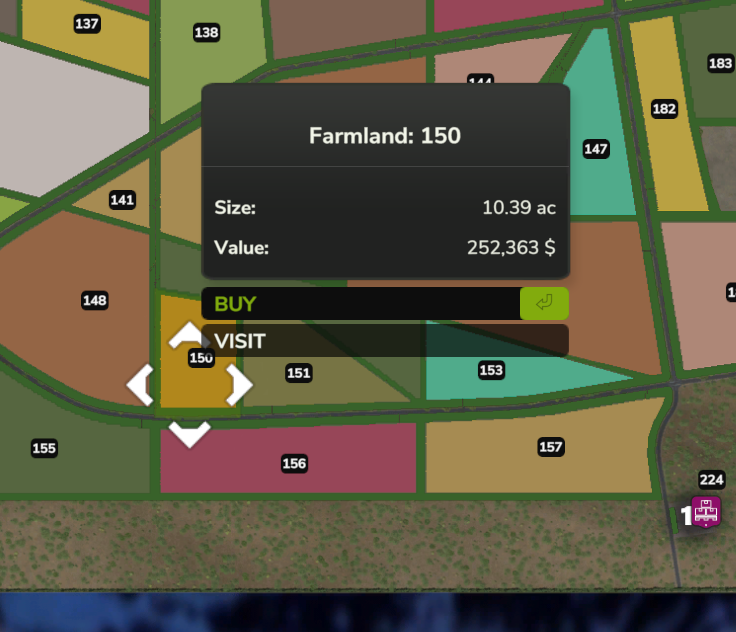Screen dimensions: 736x632
Task: Select farmland 224 on the map
Action: coord(711,480)
